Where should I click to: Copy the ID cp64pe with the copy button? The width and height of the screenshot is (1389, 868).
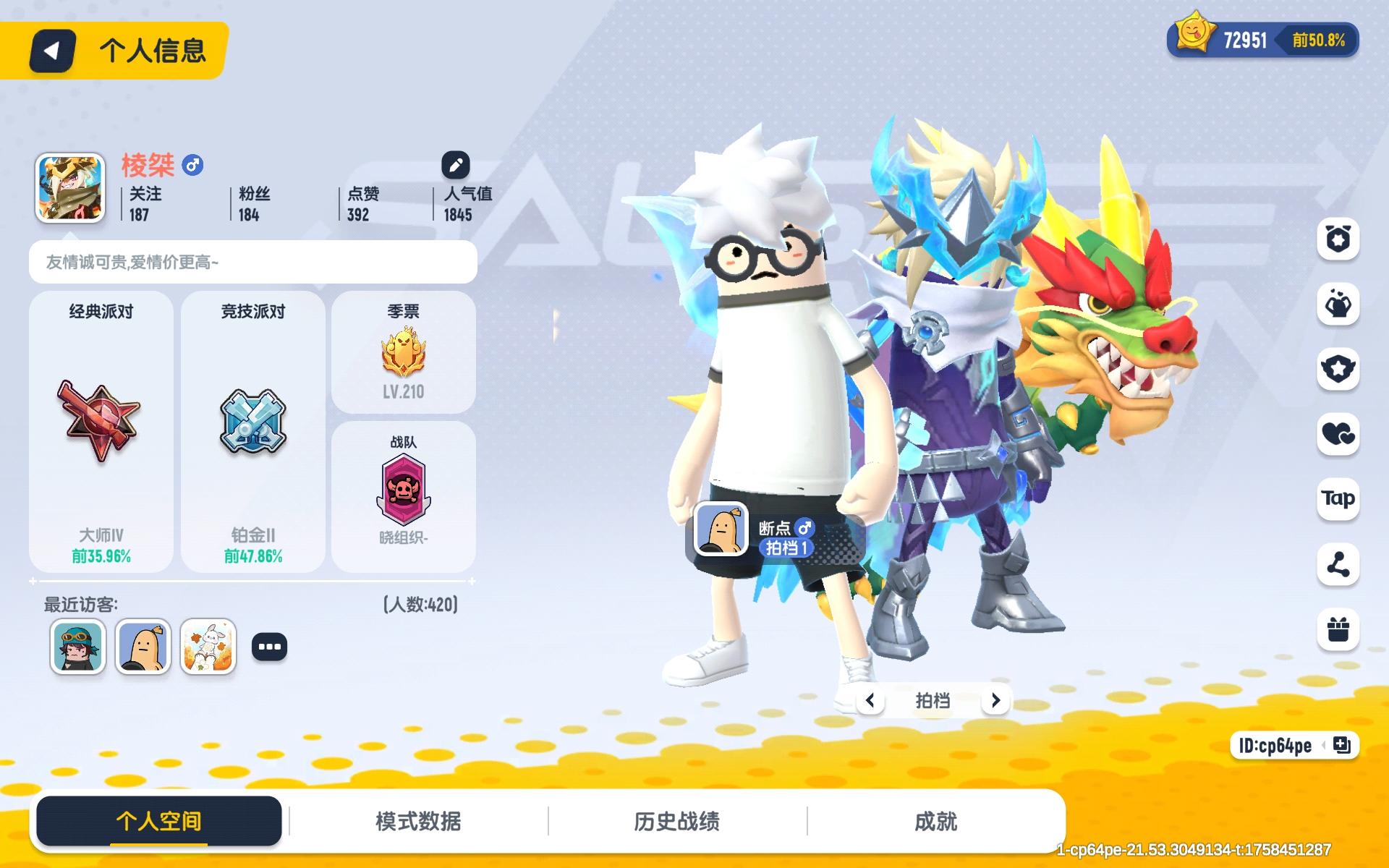(1342, 746)
